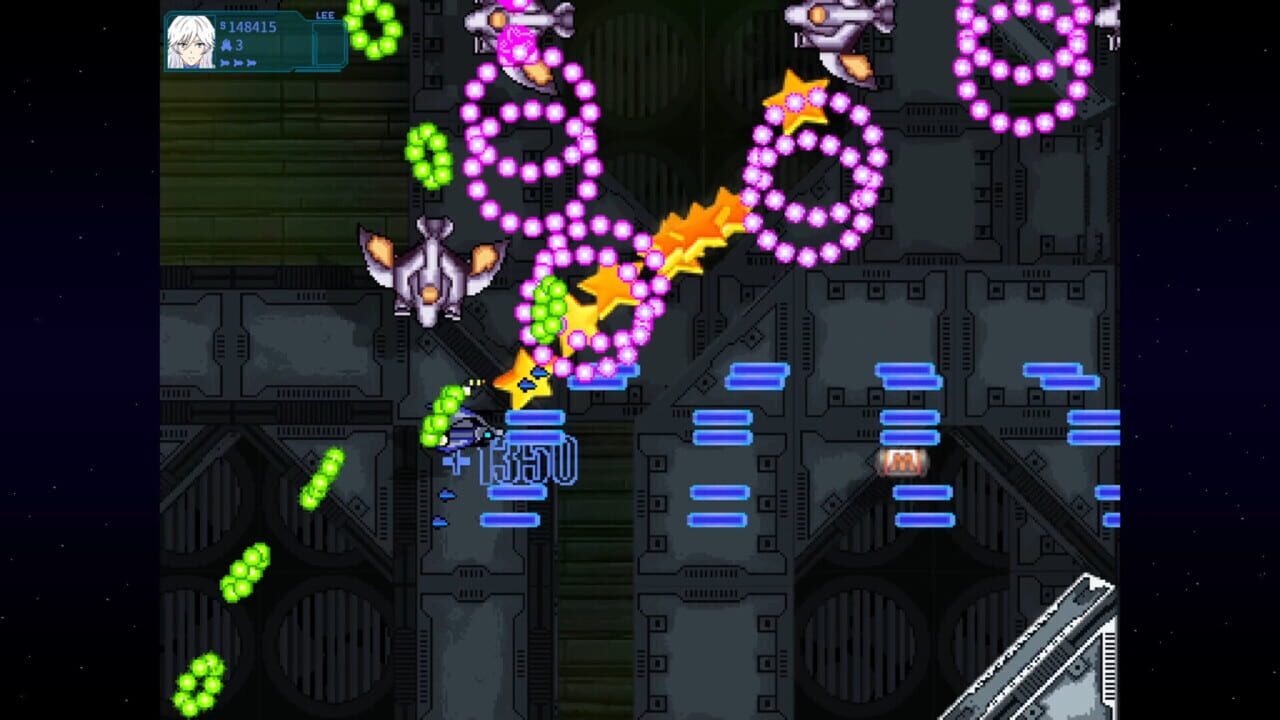Click the lives count number 3

[241, 44]
